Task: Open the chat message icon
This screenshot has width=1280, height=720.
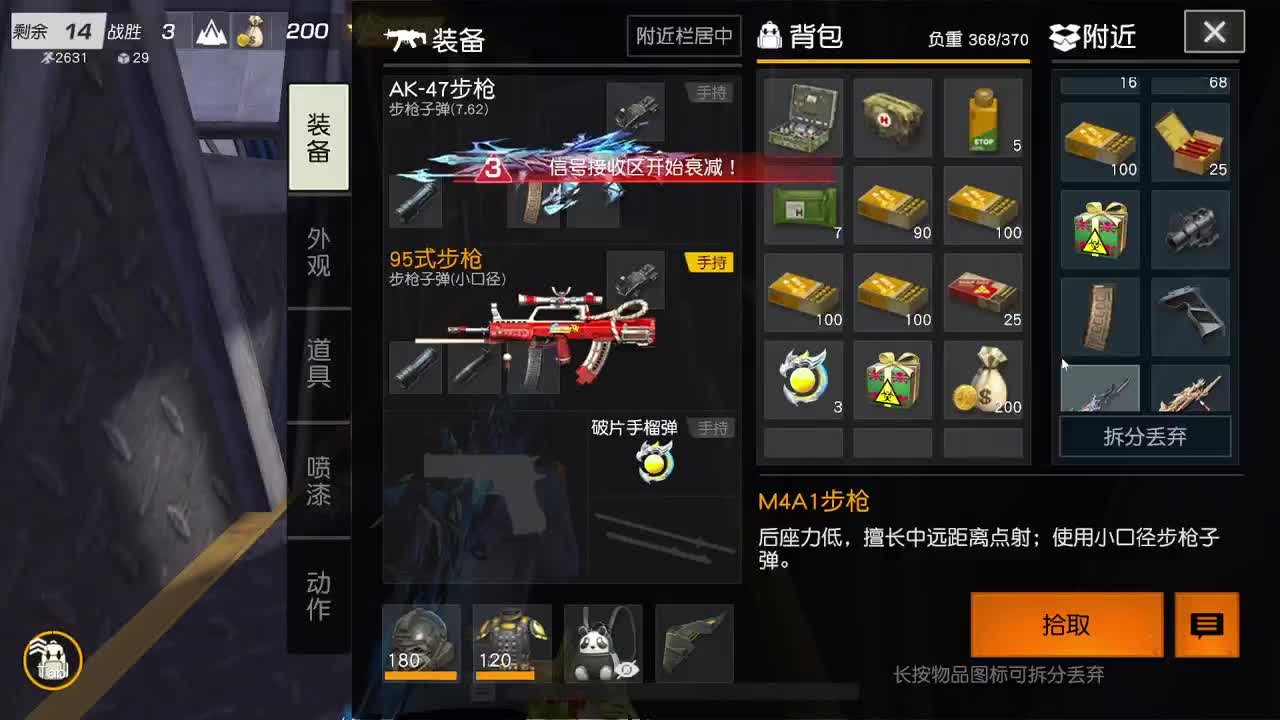Action: [x=1207, y=624]
